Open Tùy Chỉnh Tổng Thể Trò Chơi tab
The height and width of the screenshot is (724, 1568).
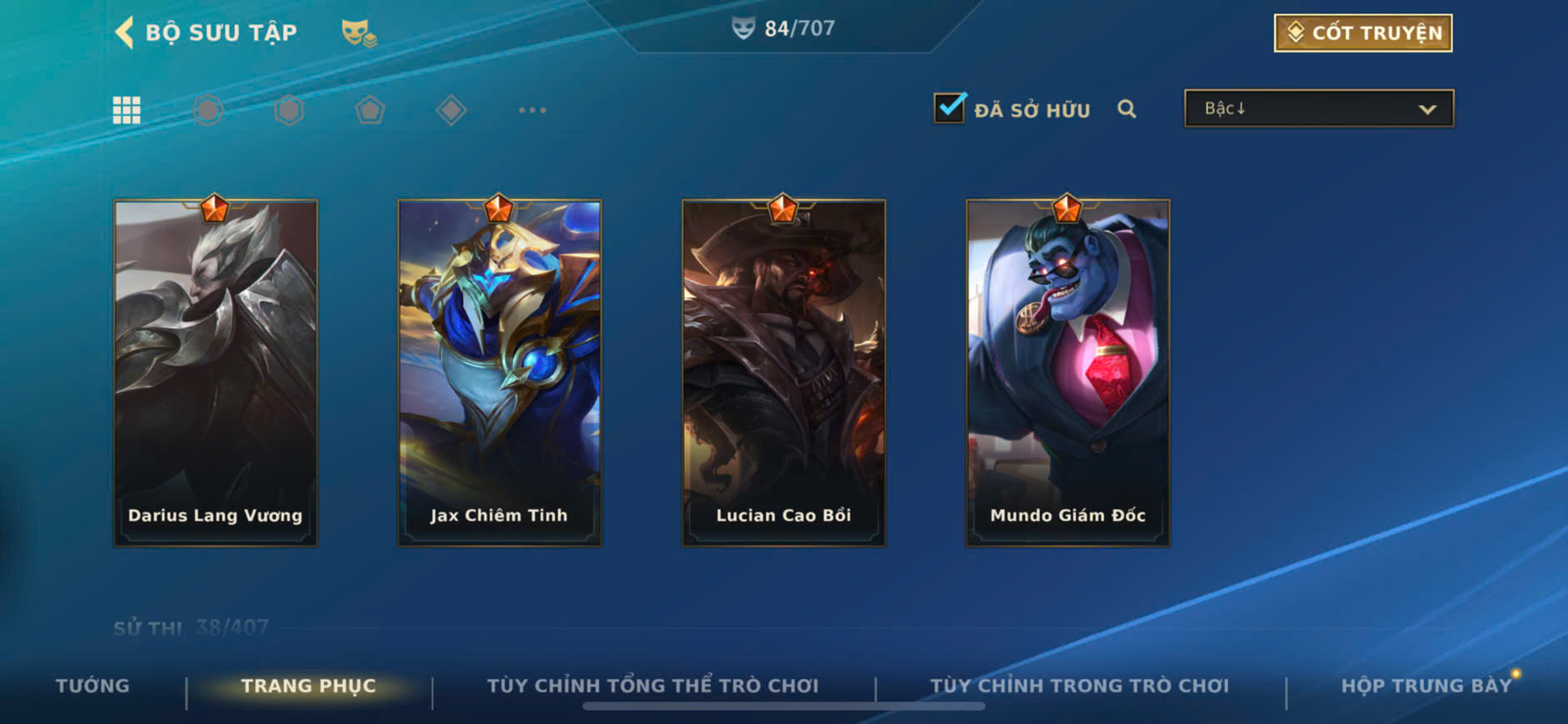(x=653, y=686)
